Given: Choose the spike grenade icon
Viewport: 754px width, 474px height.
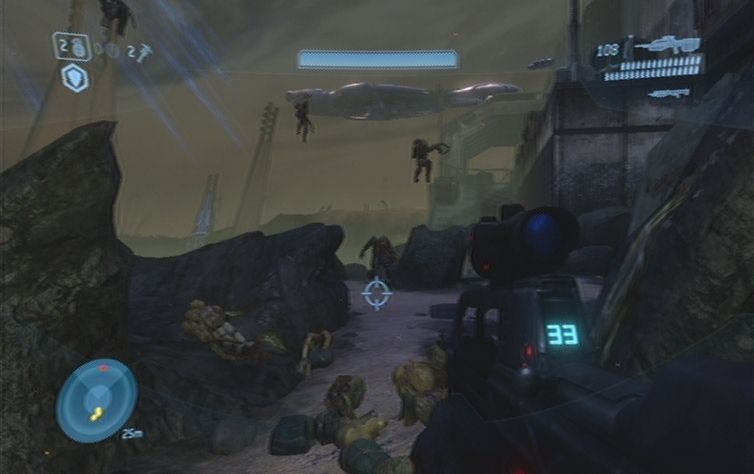Looking at the screenshot, I should coord(143,53).
